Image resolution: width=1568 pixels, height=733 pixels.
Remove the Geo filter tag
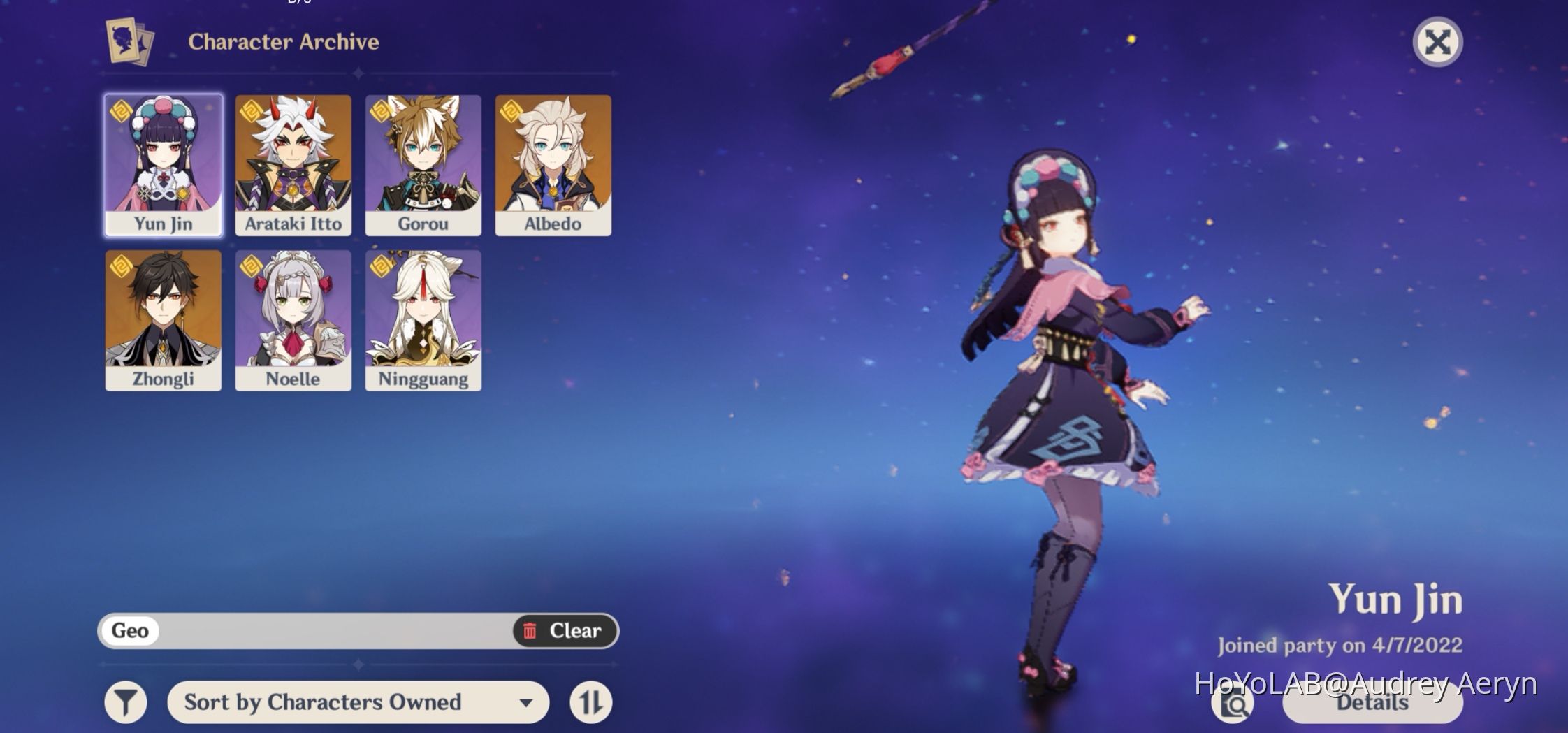130,630
